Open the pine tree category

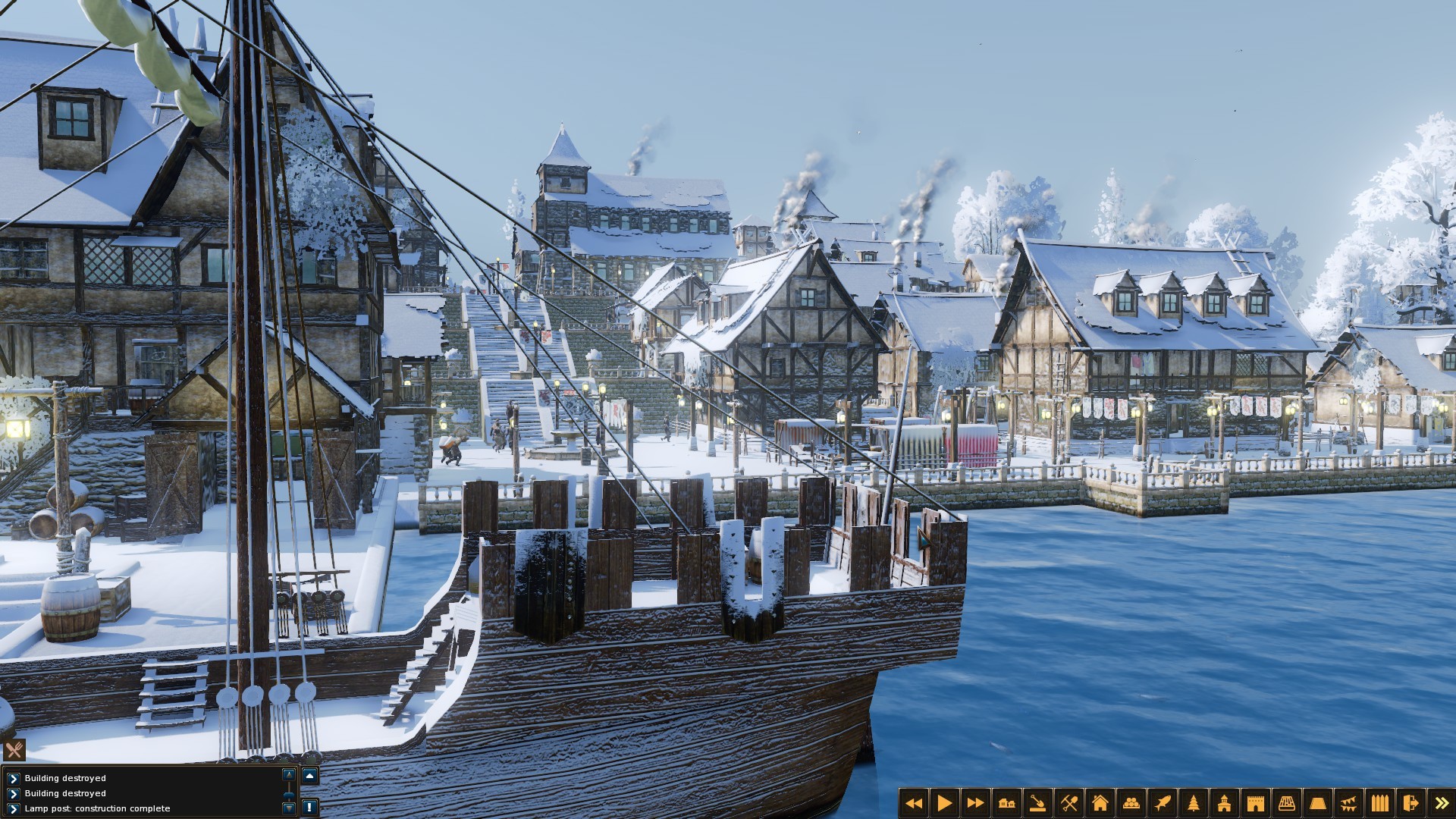tap(1194, 803)
